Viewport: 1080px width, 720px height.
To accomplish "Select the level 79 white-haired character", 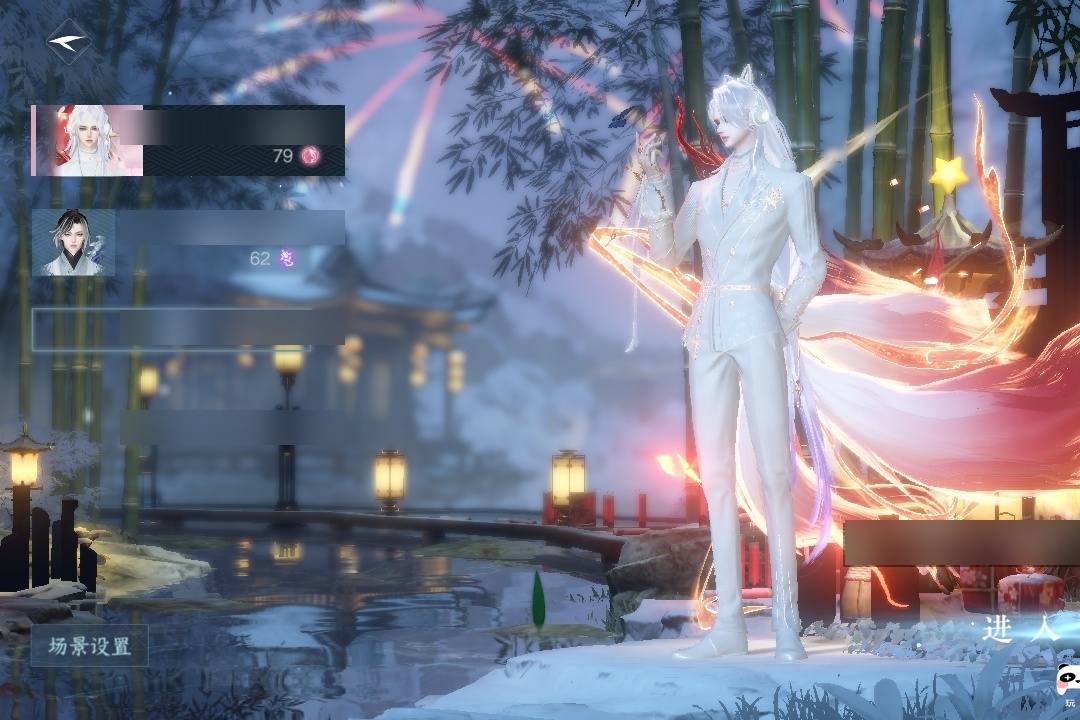I will pos(188,140).
